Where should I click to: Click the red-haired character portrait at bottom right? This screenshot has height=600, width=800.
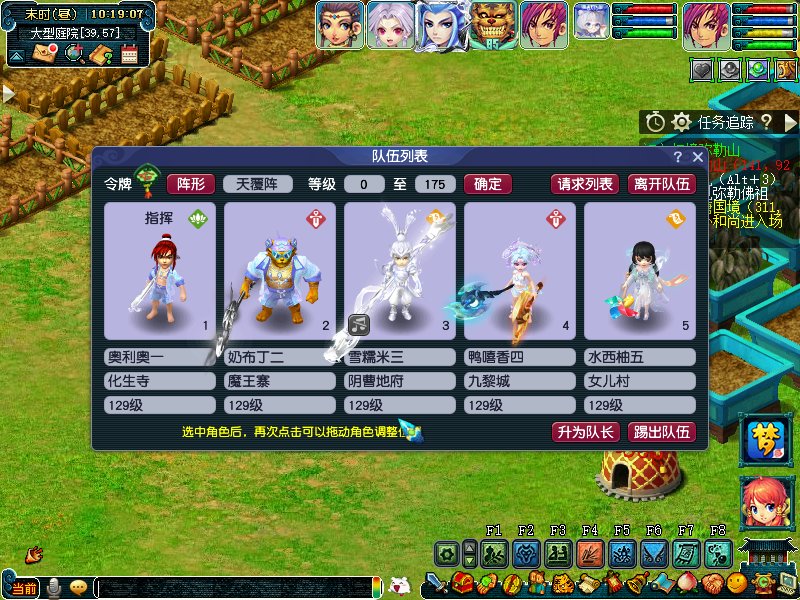[x=764, y=504]
